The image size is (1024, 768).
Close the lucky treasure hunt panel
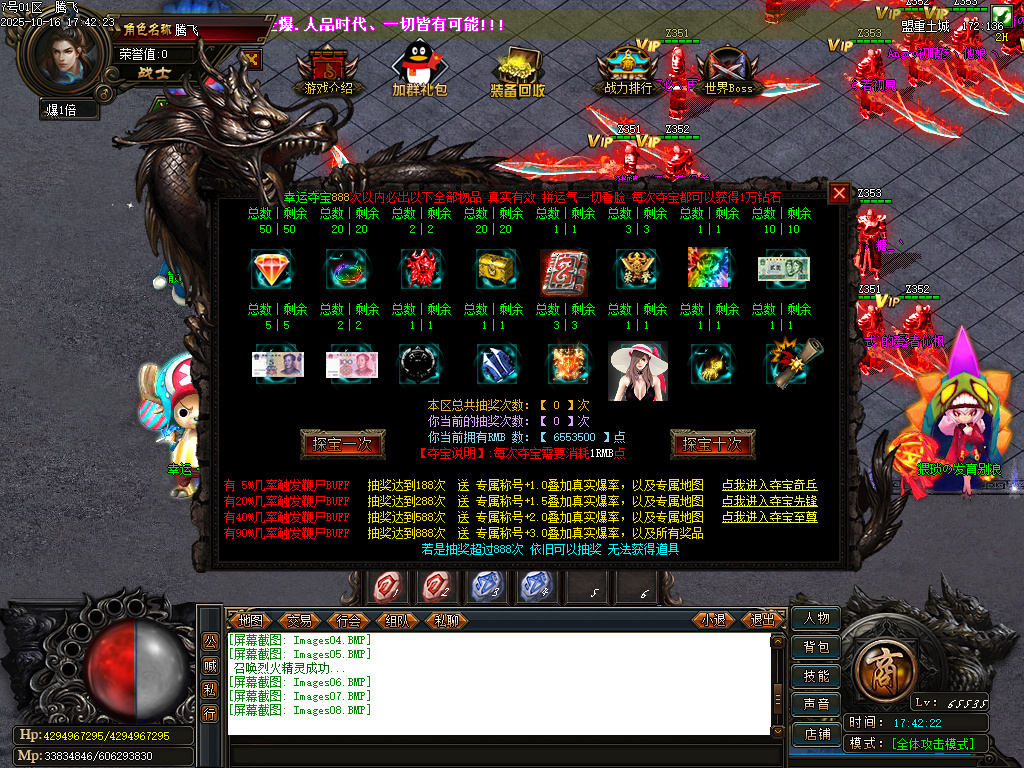point(840,193)
